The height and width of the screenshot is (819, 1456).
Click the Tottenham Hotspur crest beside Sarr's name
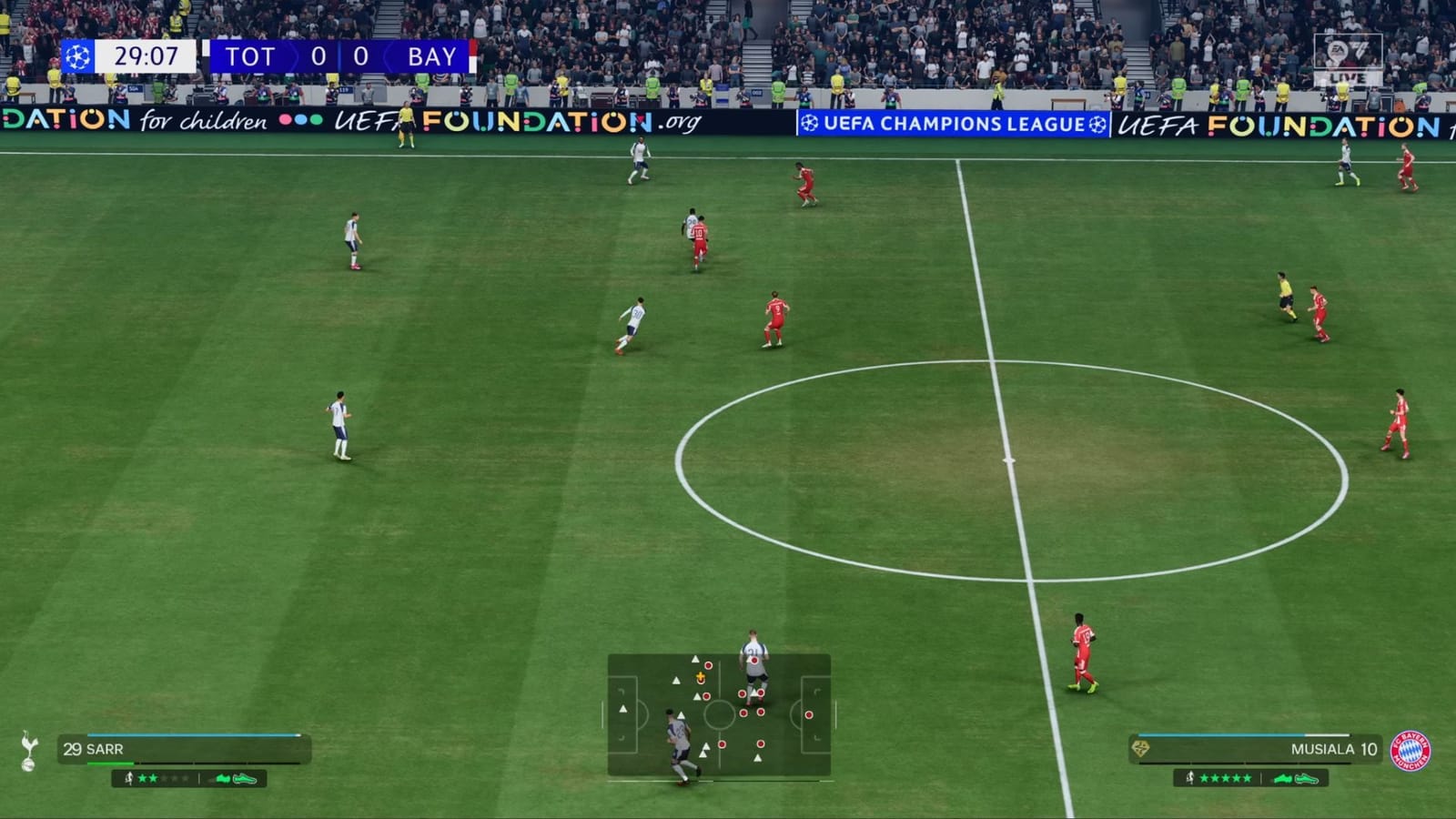pos(28,750)
